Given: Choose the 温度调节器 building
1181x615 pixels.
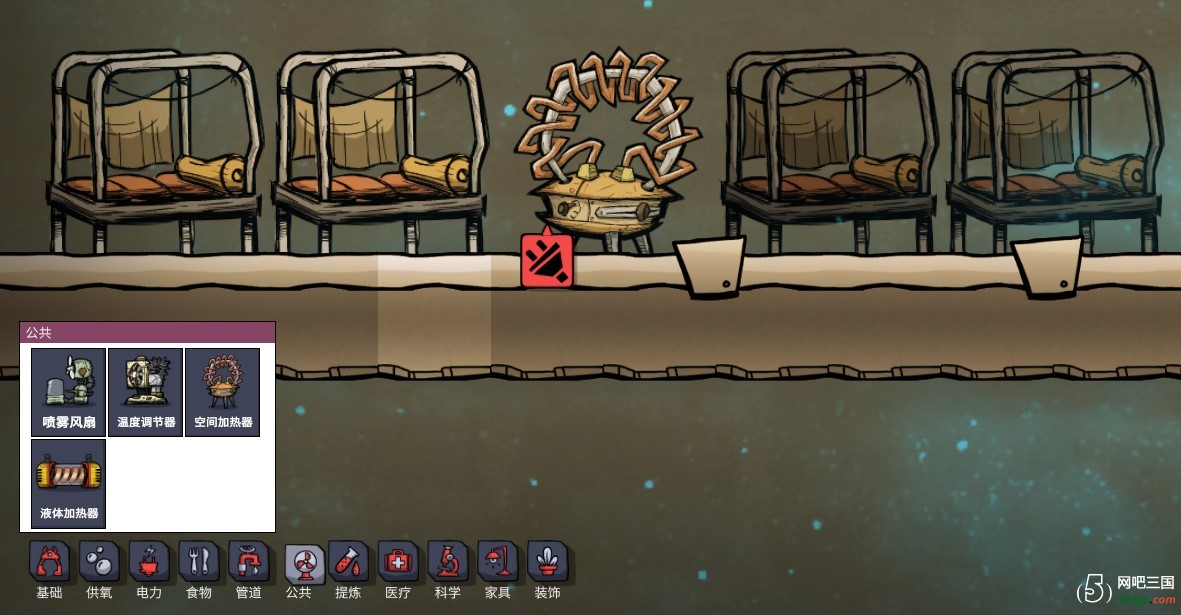Looking at the screenshot, I should pos(145,392).
